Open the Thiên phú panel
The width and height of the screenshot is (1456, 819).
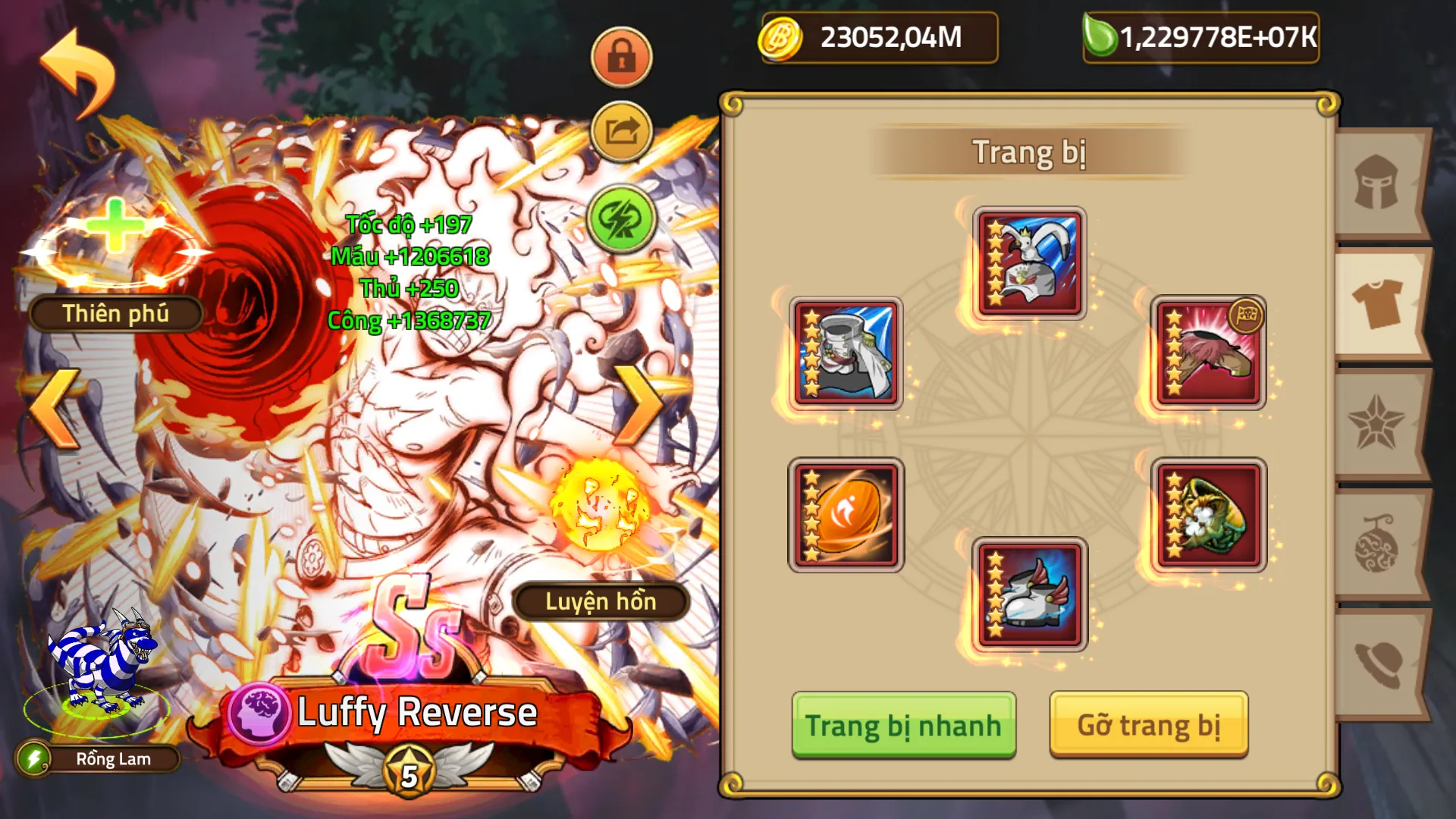(115, 311)
